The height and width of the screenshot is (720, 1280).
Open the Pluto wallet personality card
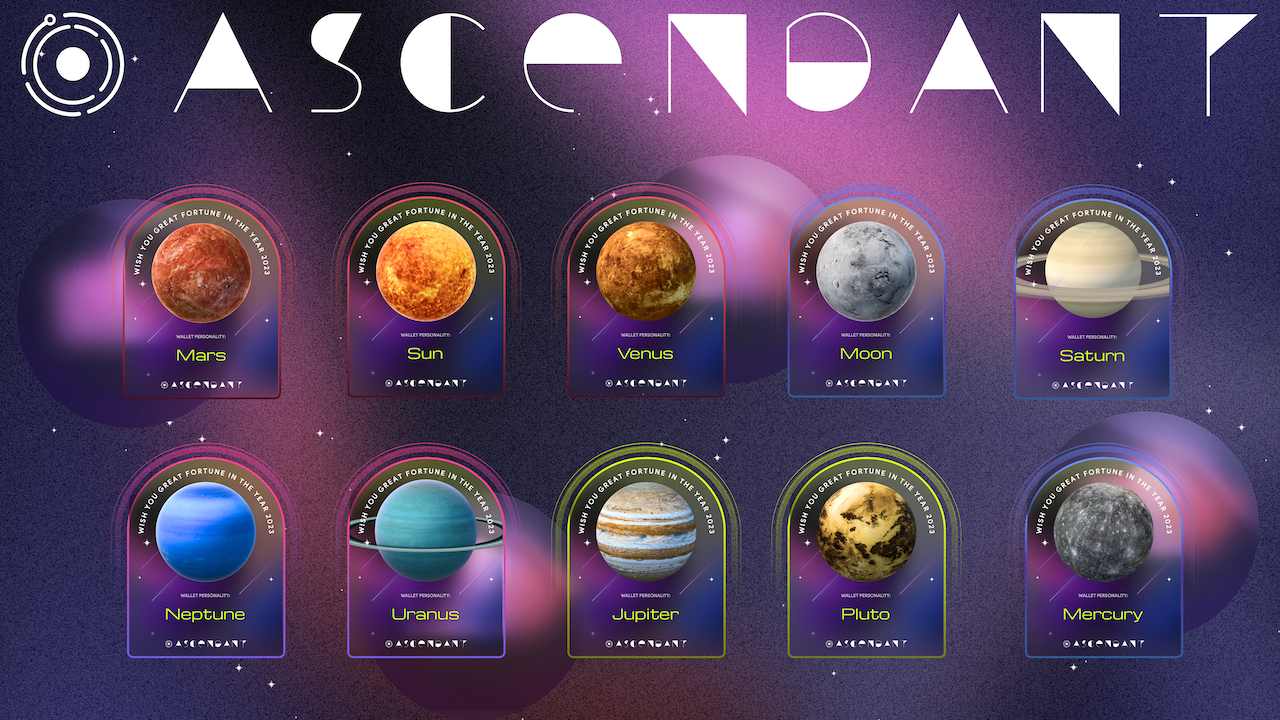pos(866,560)
